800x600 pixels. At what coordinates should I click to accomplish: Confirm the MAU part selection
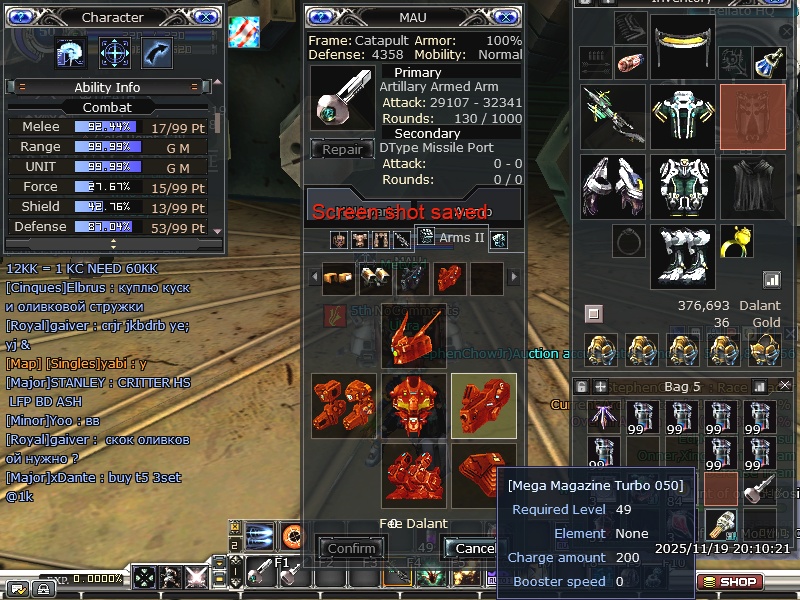[x=351, y=548]
